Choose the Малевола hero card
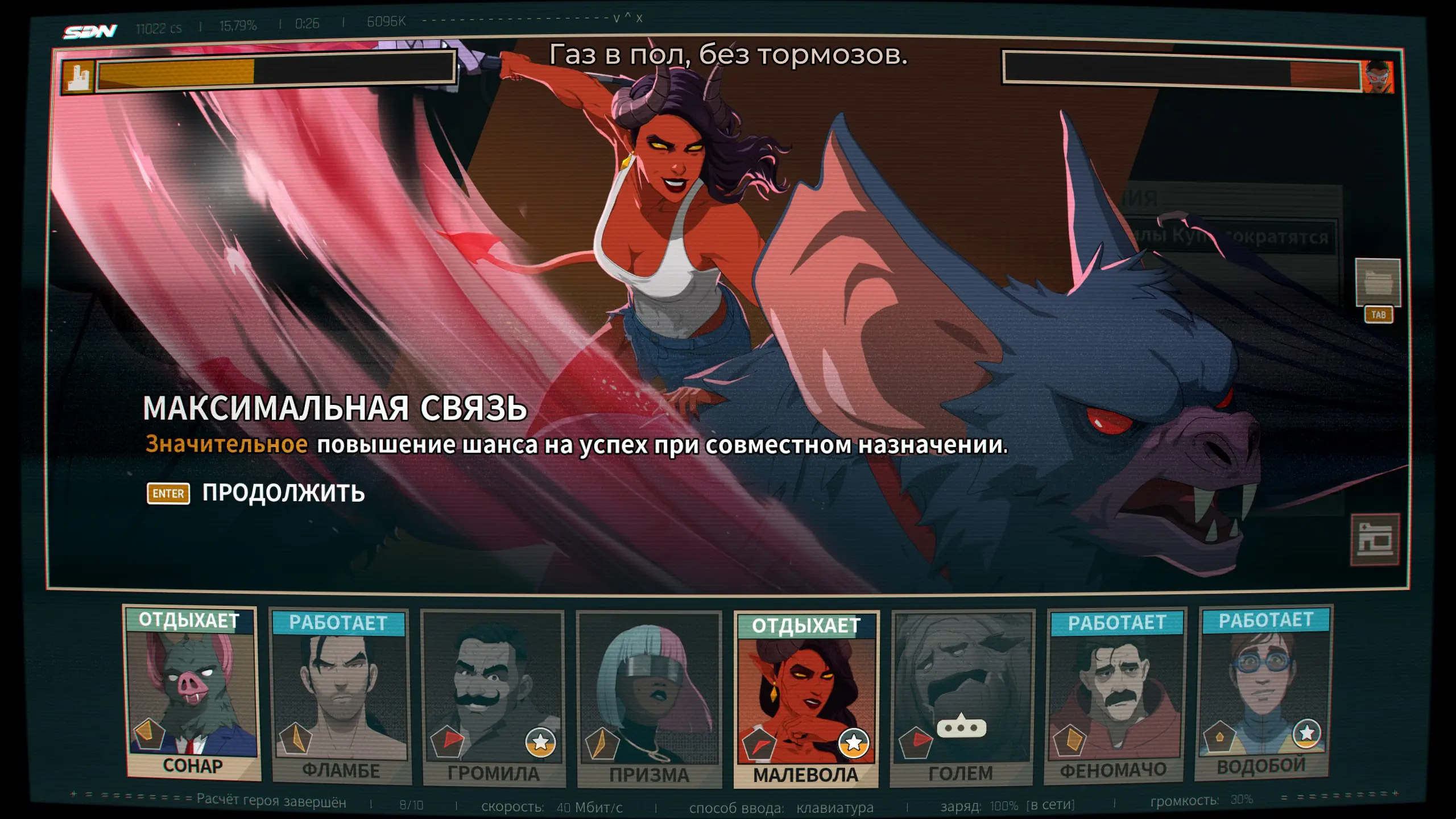The width and height of the screenshot is (1456, 819). click(x=806, y=700)
